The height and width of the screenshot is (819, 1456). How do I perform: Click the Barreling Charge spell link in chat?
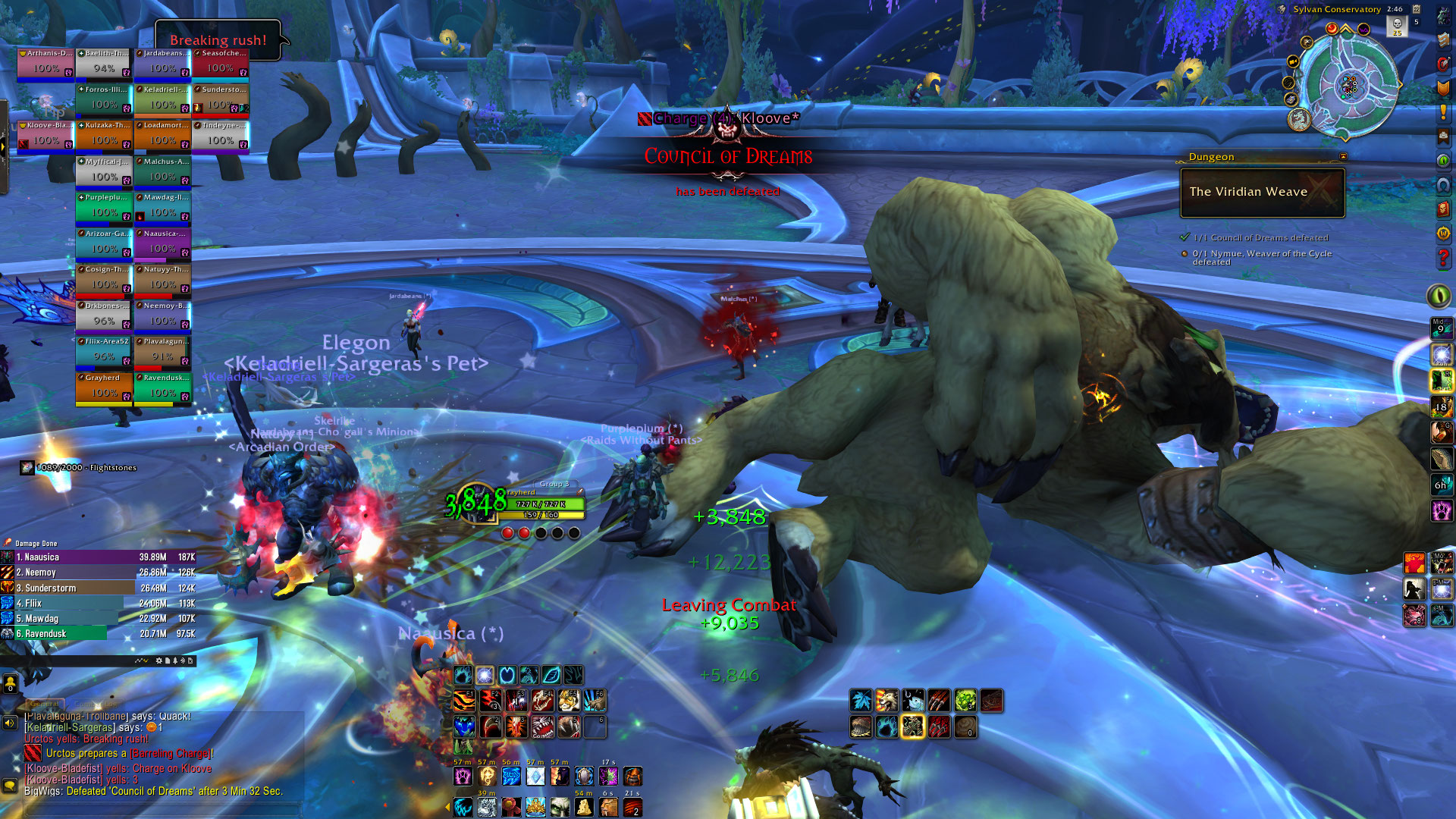click(x=171, y=754)
